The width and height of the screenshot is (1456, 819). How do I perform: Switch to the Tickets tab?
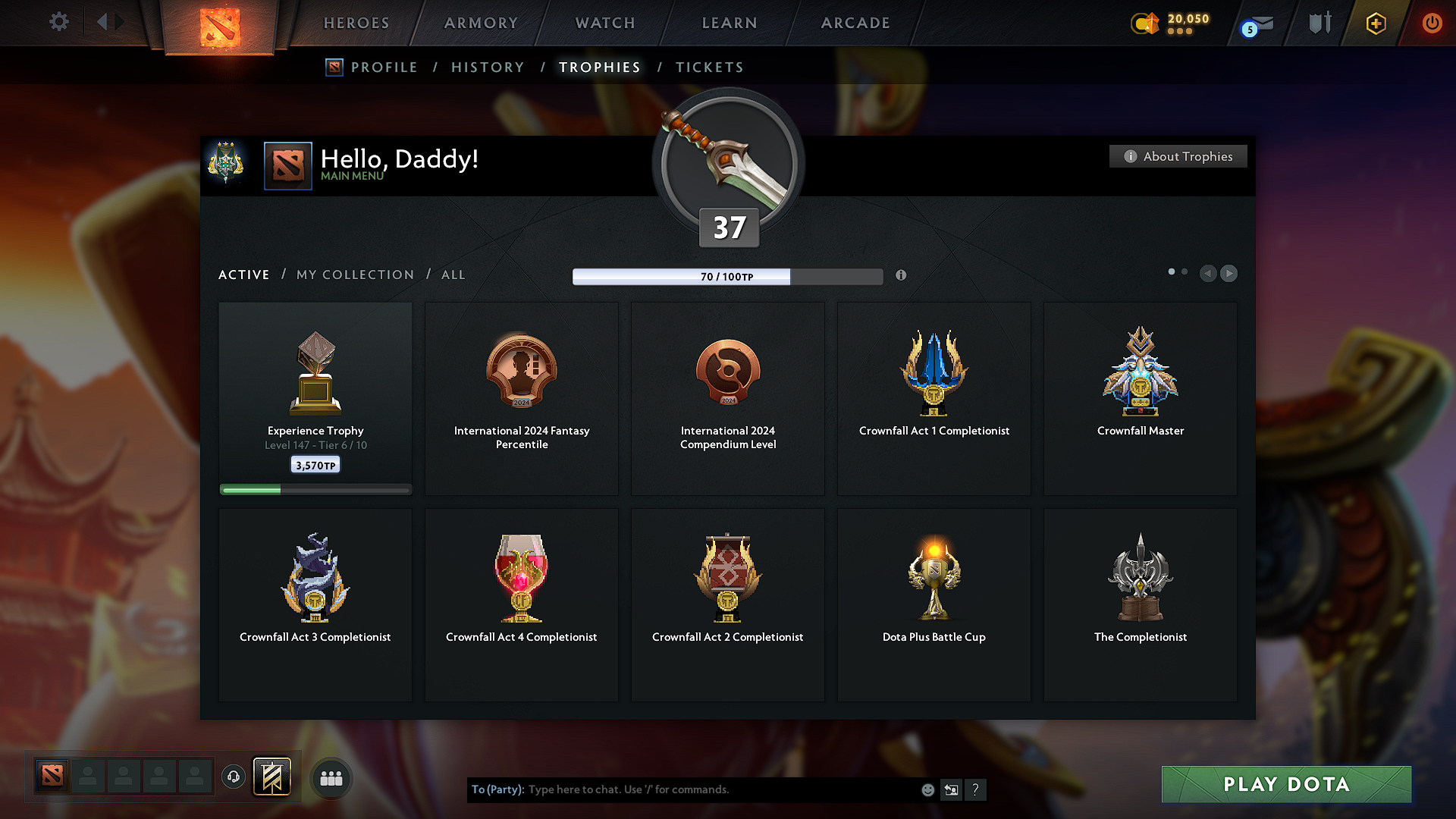709,67
